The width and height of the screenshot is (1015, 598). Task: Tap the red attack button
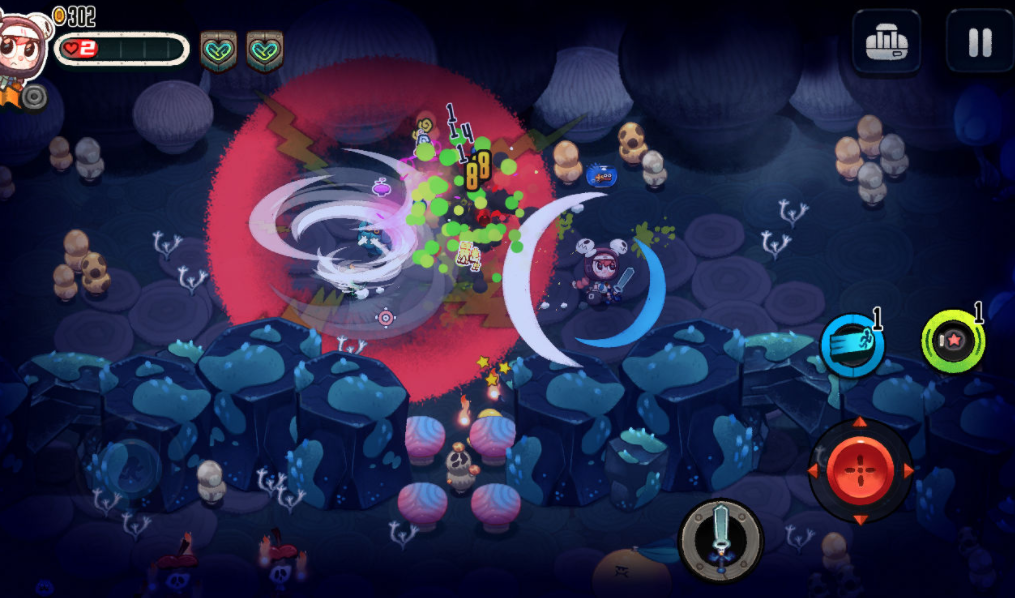(859, 470)
